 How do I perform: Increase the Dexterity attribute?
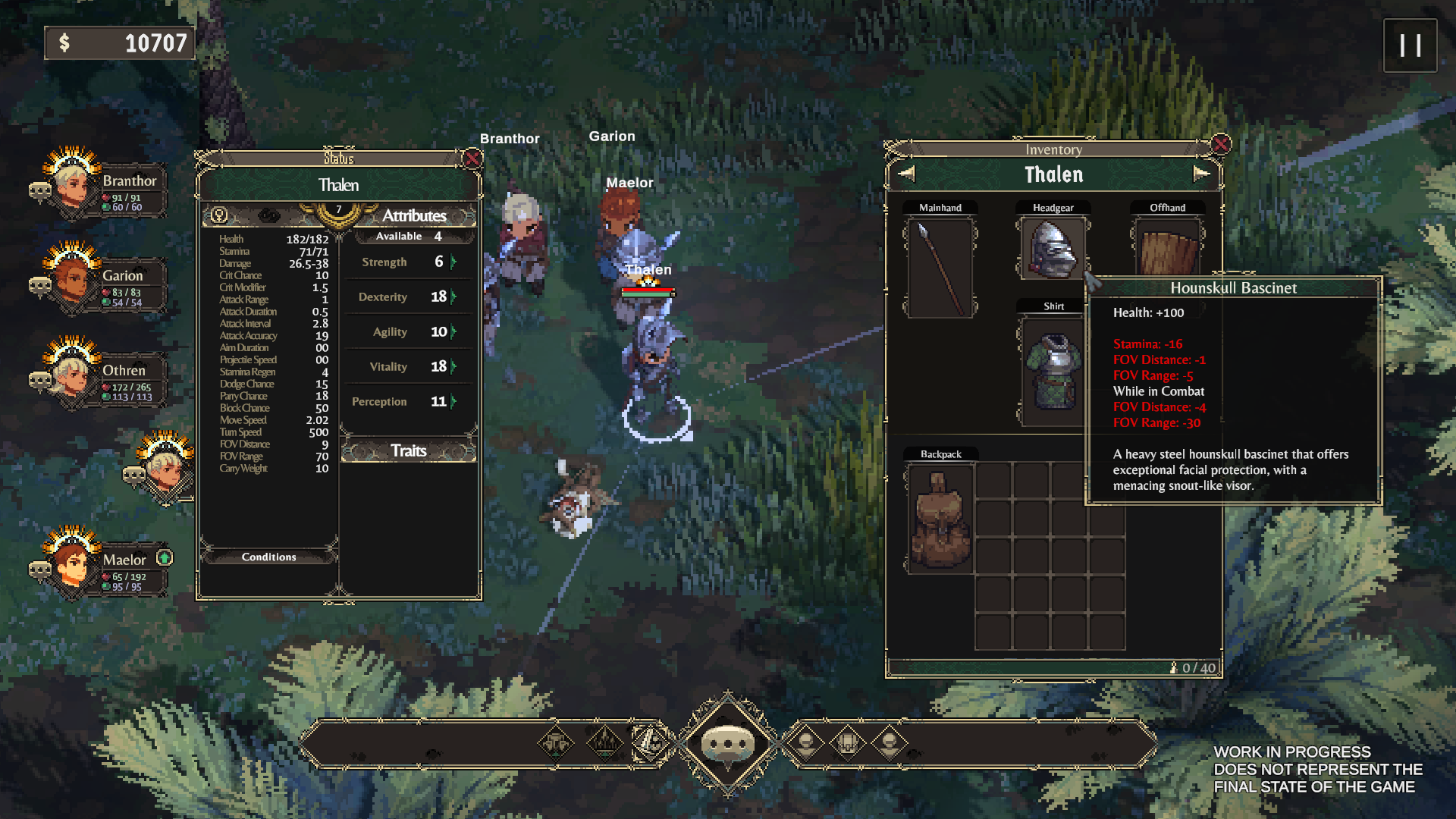point(453,297)
